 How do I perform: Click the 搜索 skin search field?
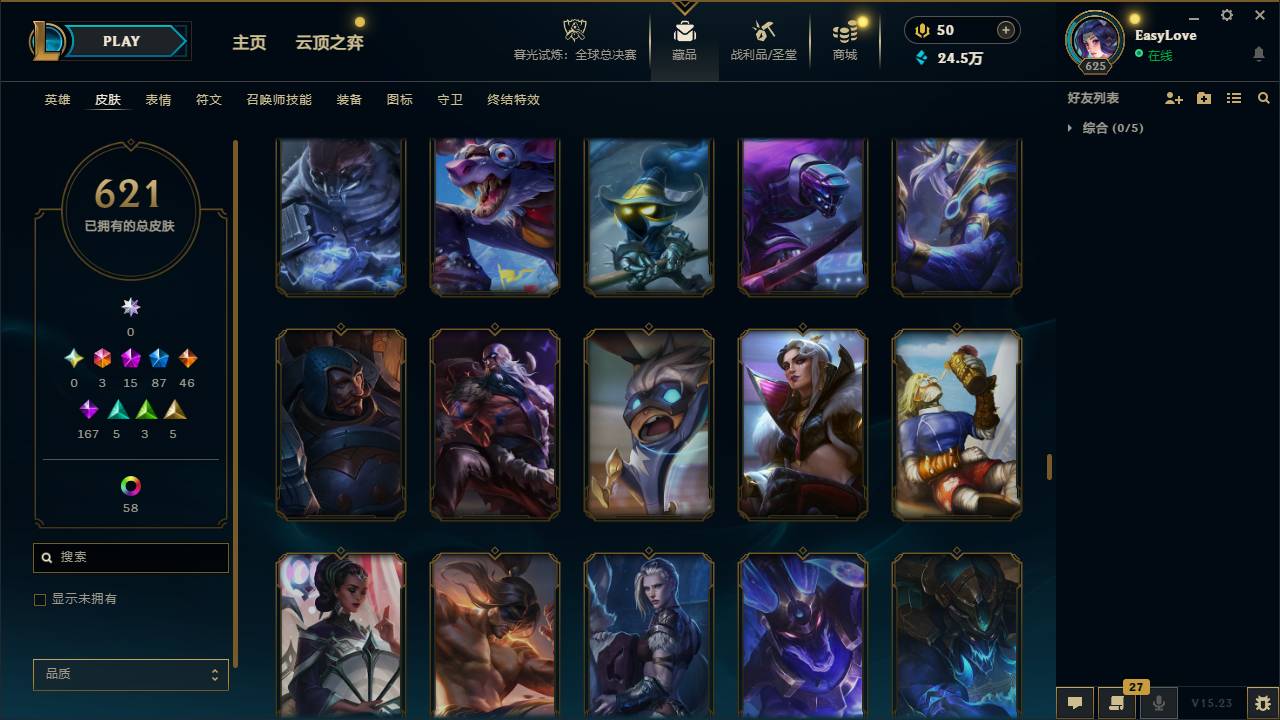[130, 557]
